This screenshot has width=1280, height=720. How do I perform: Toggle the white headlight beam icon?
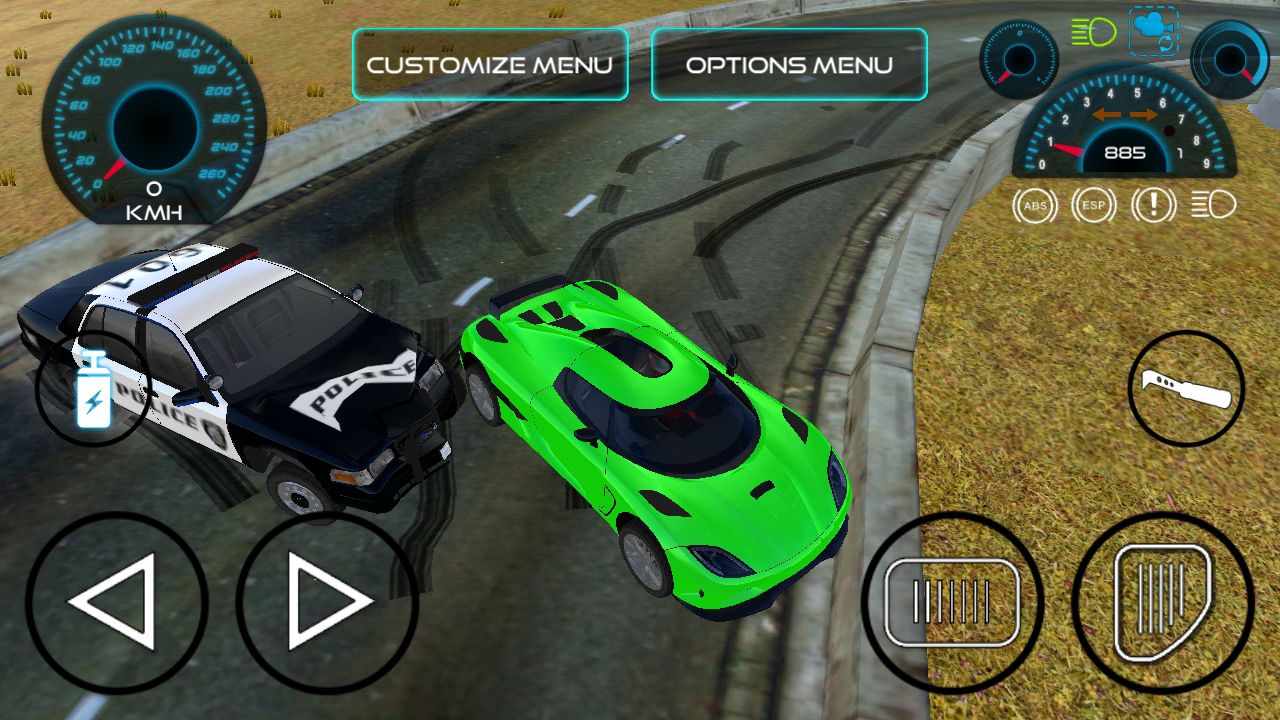[x=1213, y=206]
